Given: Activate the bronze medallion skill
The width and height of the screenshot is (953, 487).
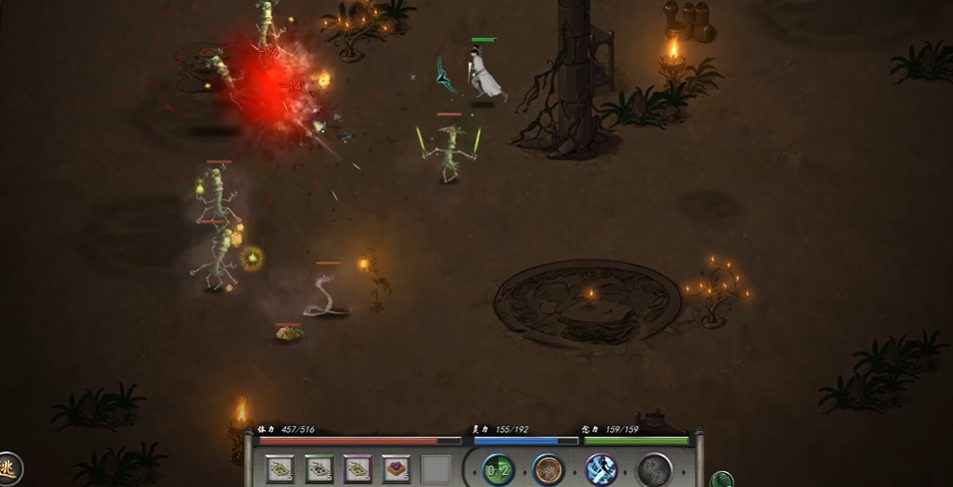Looking at the screenshot, I should (x=548, y=469).
